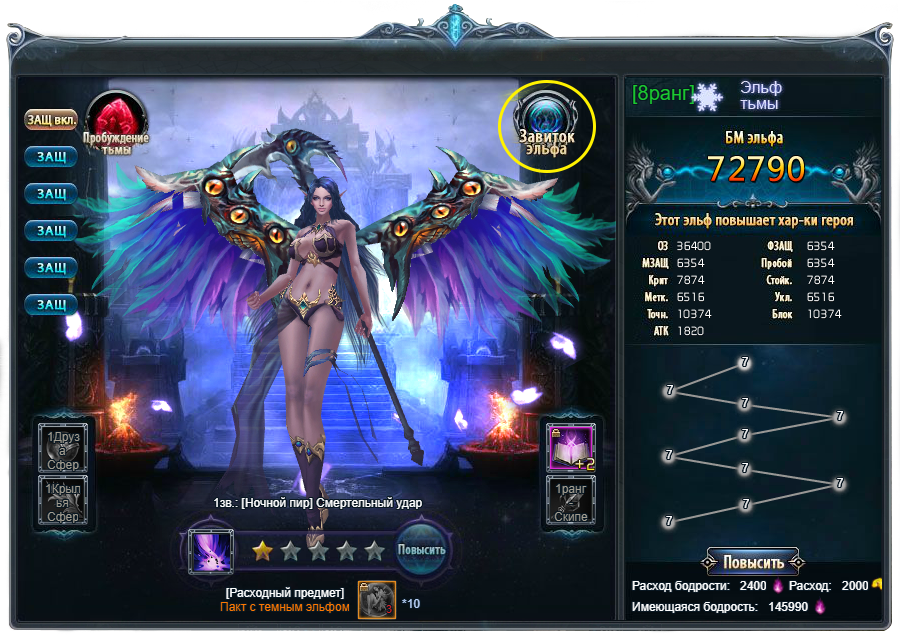Select the locked 1Крылья Сфер slot
Viewport: 900px width, 635px height.
click(x=64, y=499)
